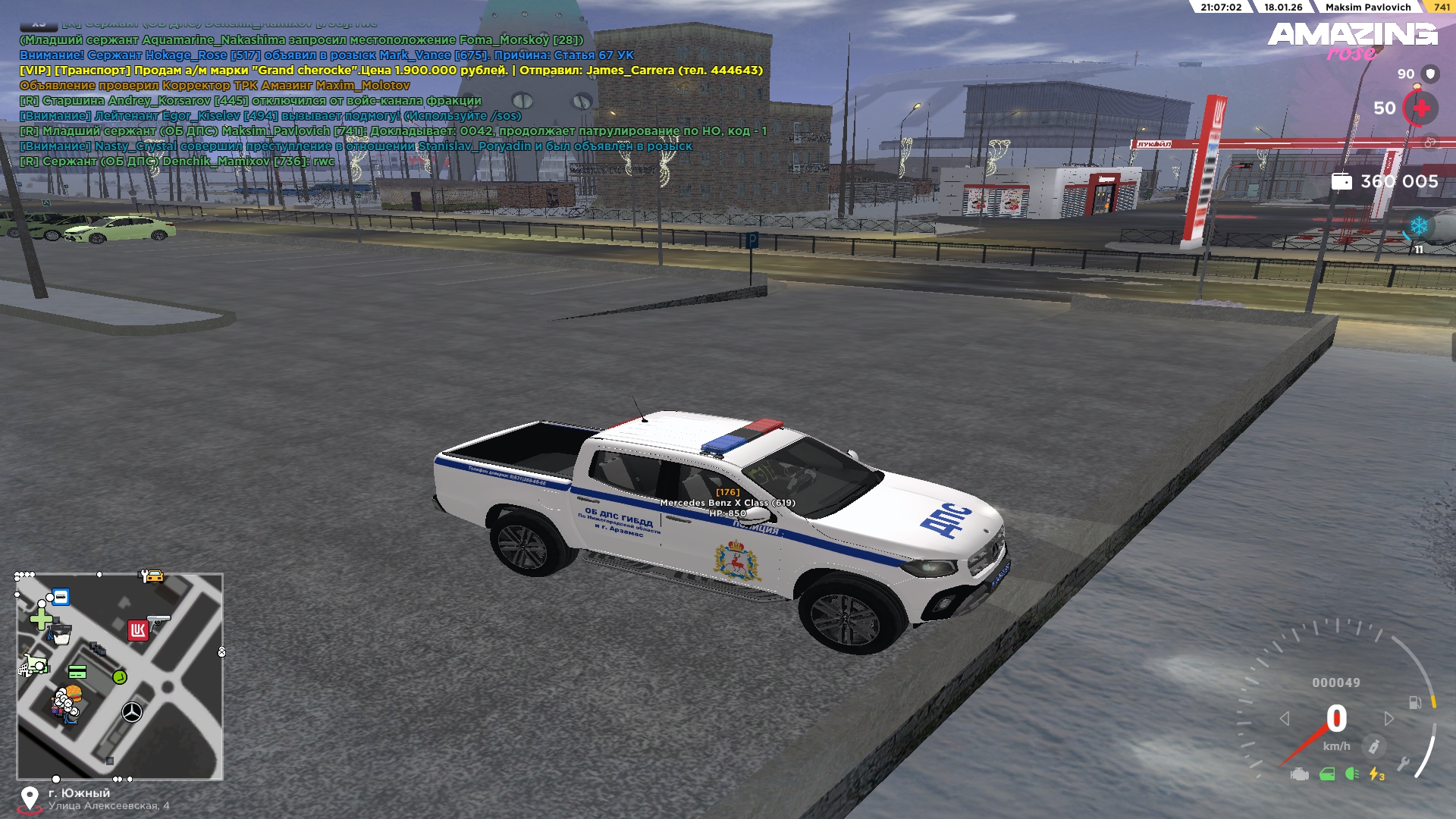Toggle the right turn signal arrow
The image size is (1456, 819).
[x=1389, y=718]
